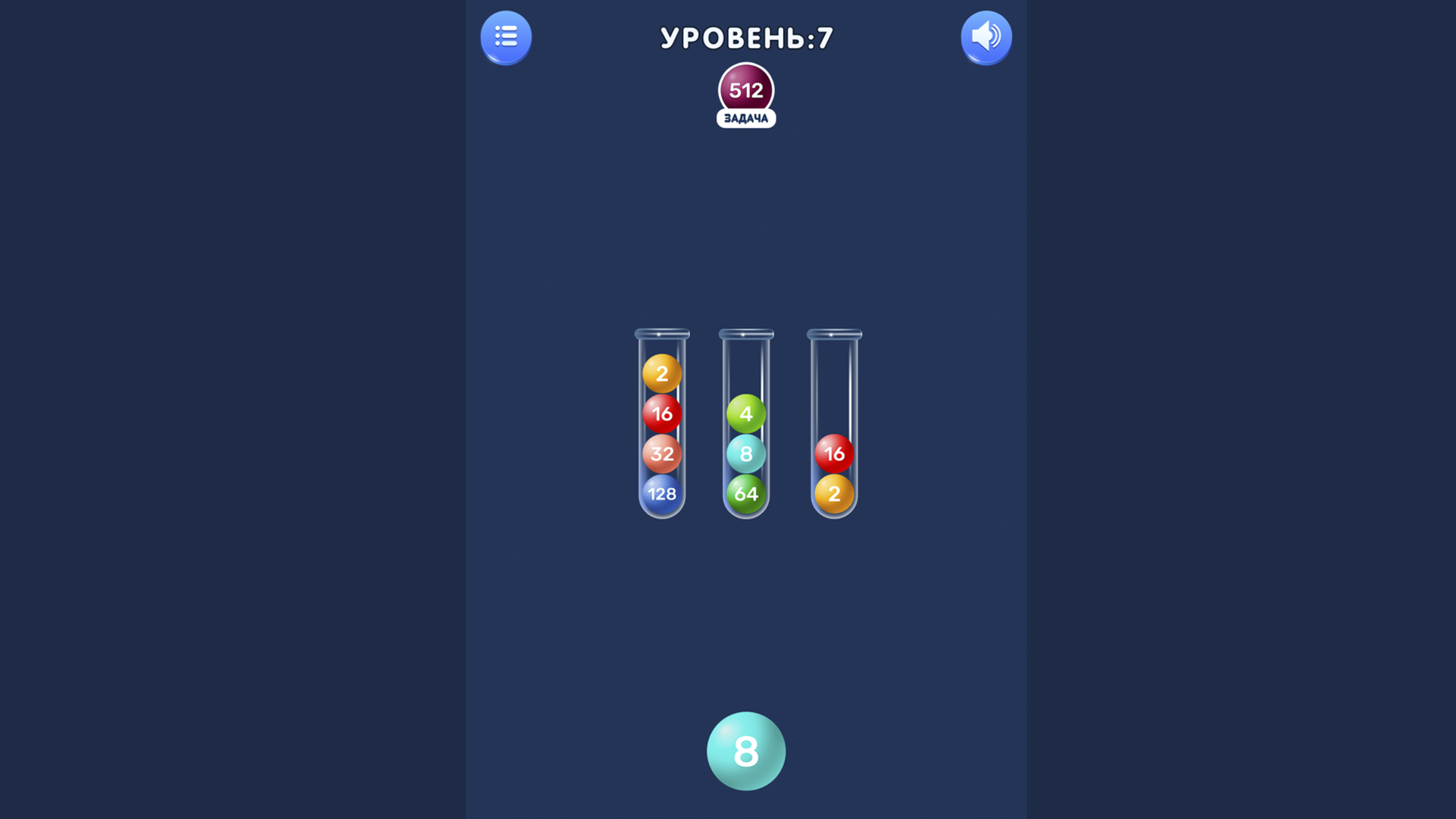Toggle sound with the top-right speaker button

(986, 37)
